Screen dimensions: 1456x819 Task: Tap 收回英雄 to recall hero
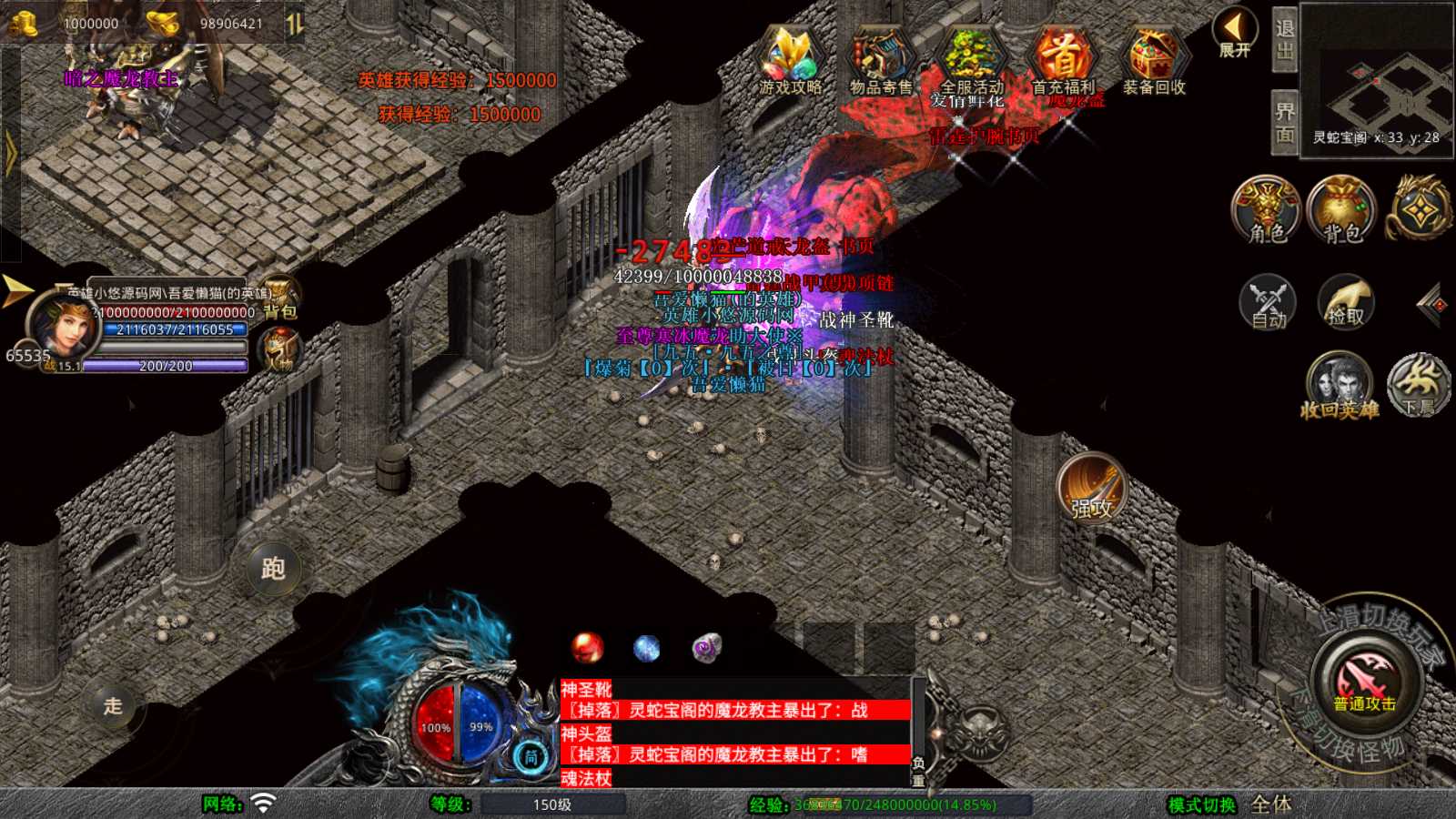[1340, 386]
